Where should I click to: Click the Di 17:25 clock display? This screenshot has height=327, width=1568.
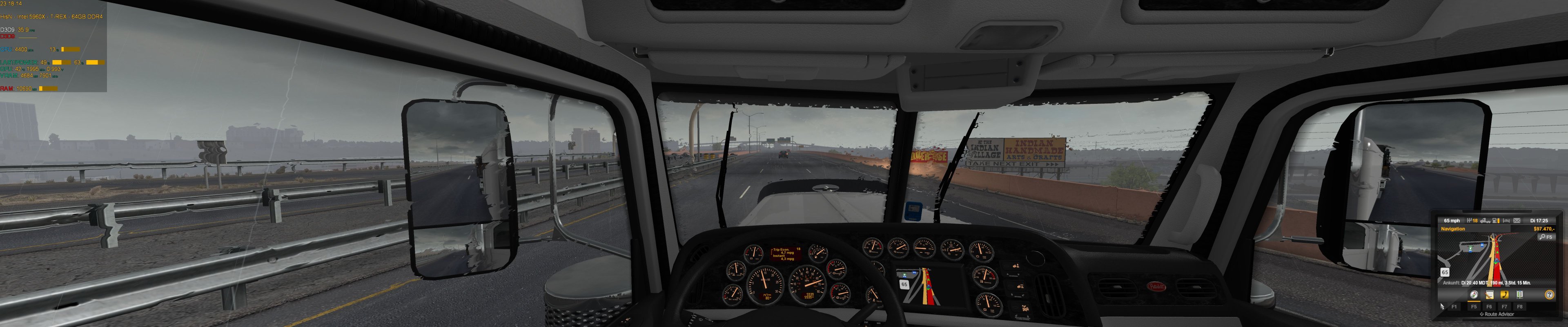pyautogui.click(x=1539, y=220)
